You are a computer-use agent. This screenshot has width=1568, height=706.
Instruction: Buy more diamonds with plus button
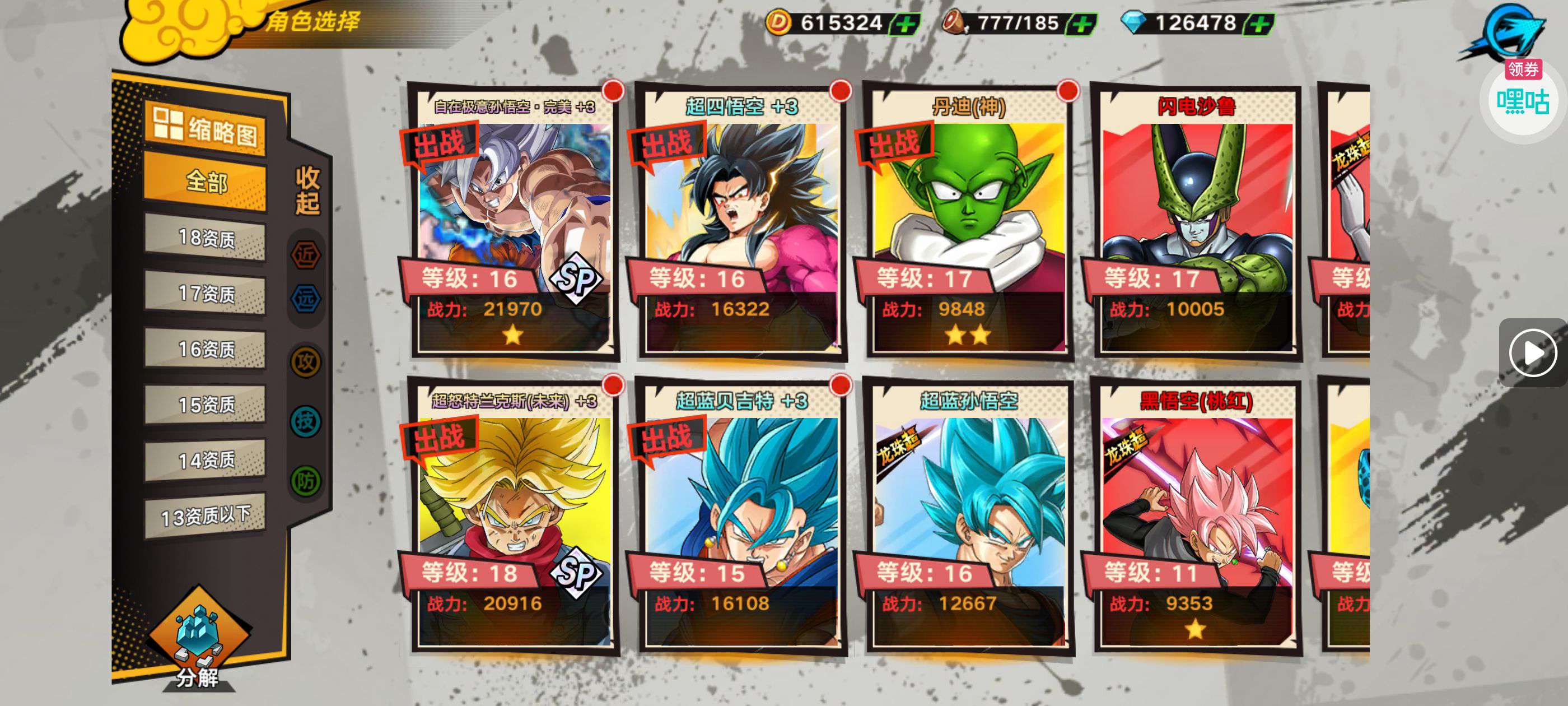pyautogui.click(x=1259, y=24)
